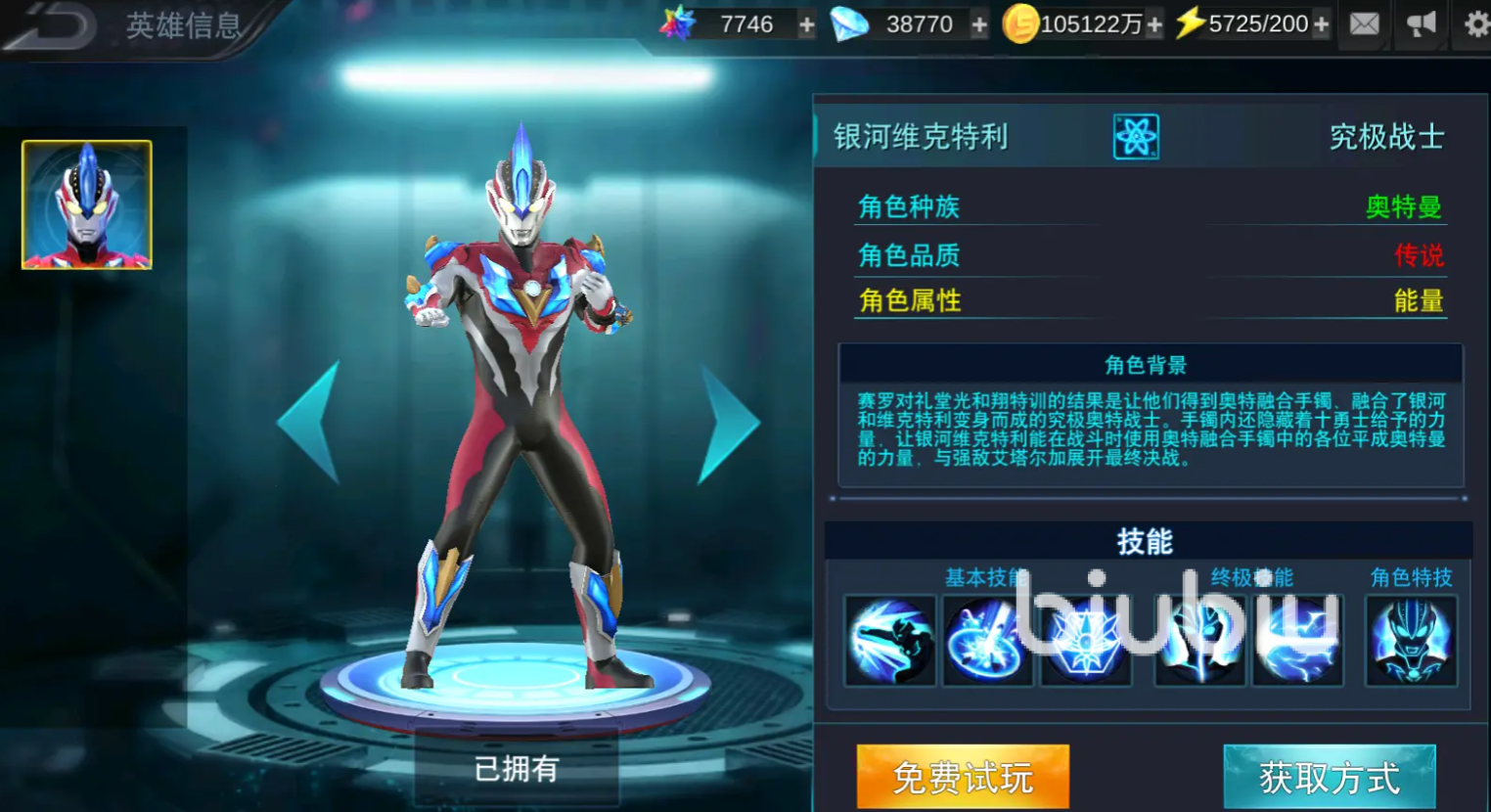The image size is (1491, 812).
Task: Open the mail inbox envelope icon
Action: [1364, 23]
